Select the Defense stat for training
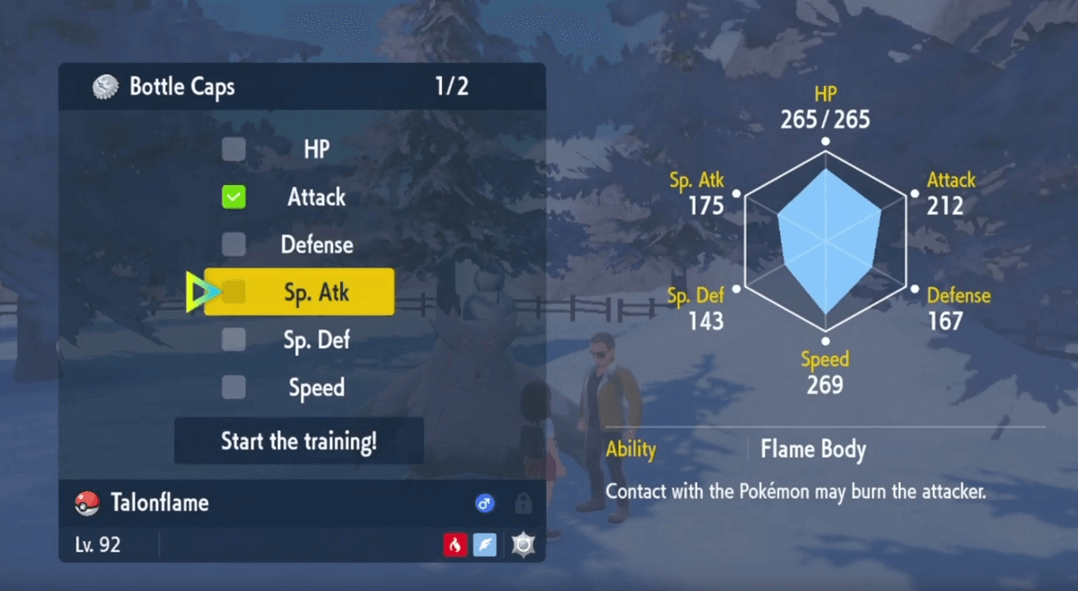Screen dimensions: 1078x591 tap(234, 244)
